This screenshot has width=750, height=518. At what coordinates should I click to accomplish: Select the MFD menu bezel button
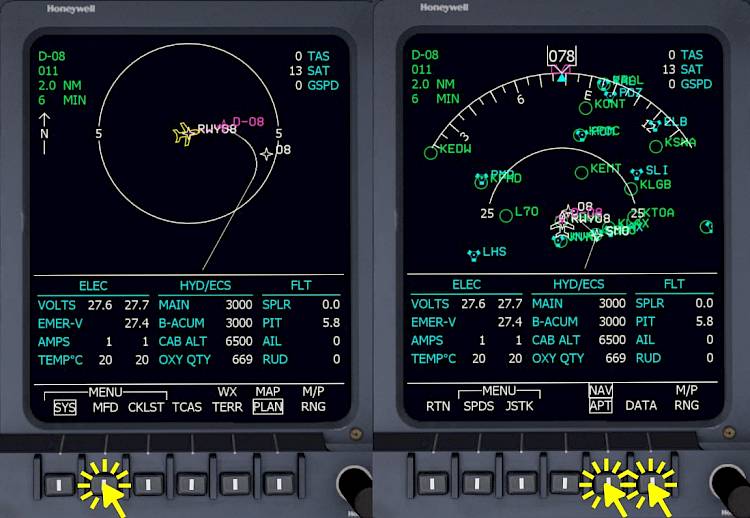point(104,484)
